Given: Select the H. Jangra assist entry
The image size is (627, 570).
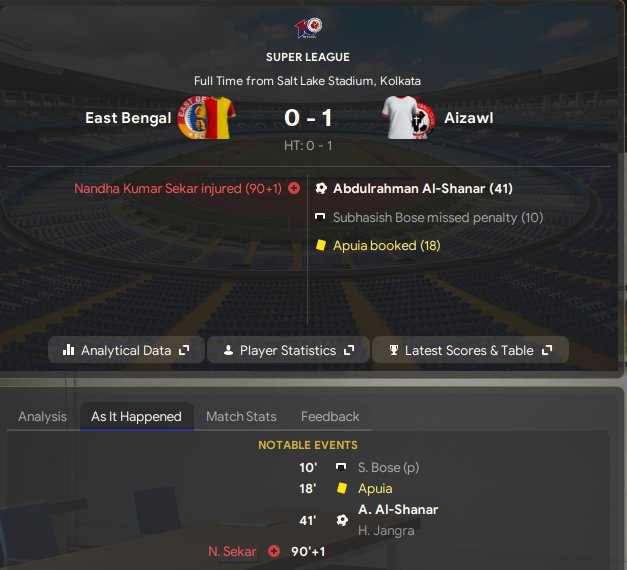Looking at the screenshot, I should 386,531.
